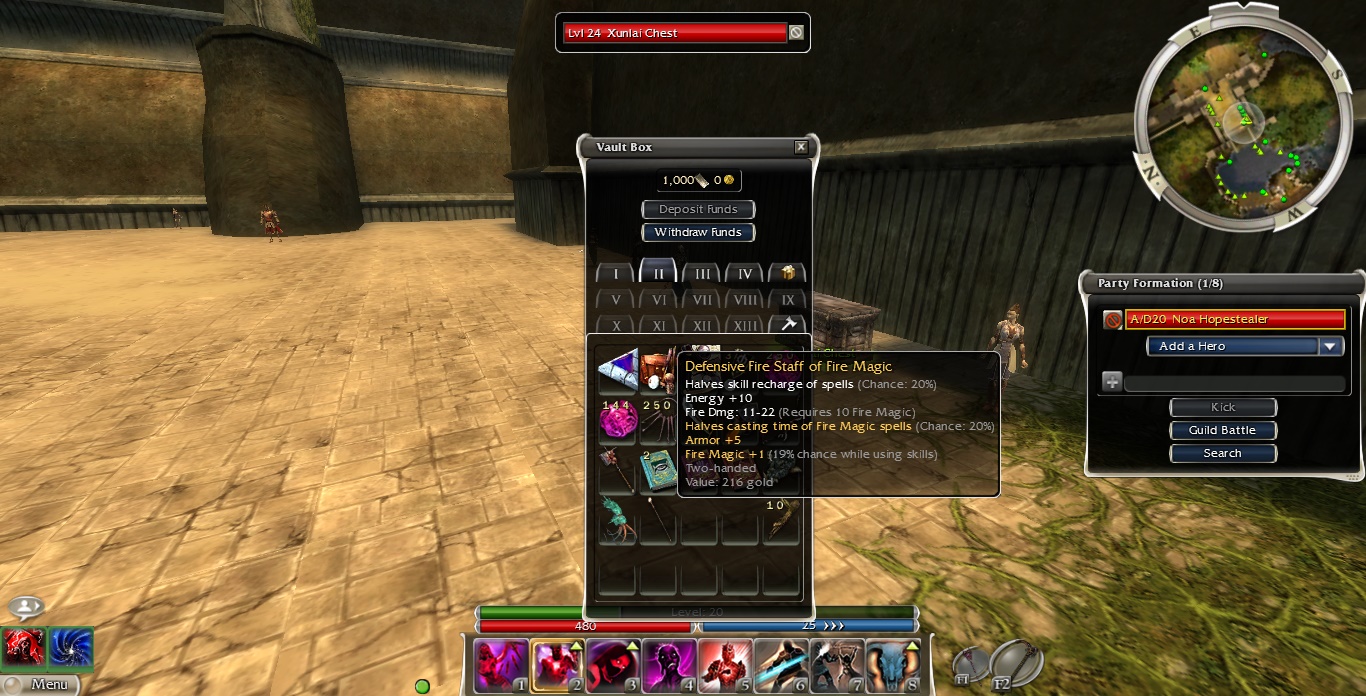
Task: Select vault storage tab IV
Action: pyautogui.click(x=745, y=274)
